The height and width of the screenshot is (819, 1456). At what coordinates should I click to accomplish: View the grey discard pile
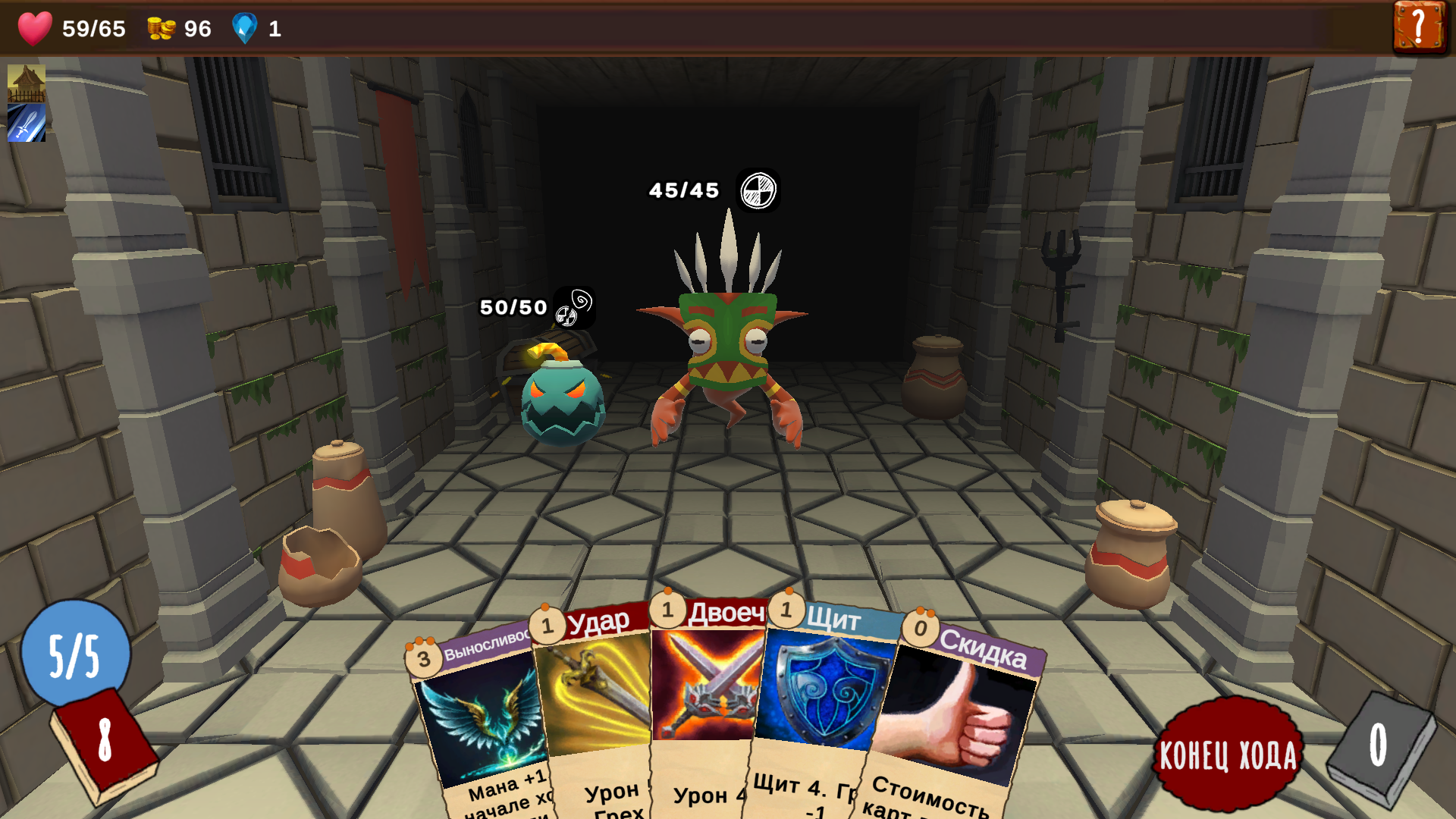(1380, 747)
